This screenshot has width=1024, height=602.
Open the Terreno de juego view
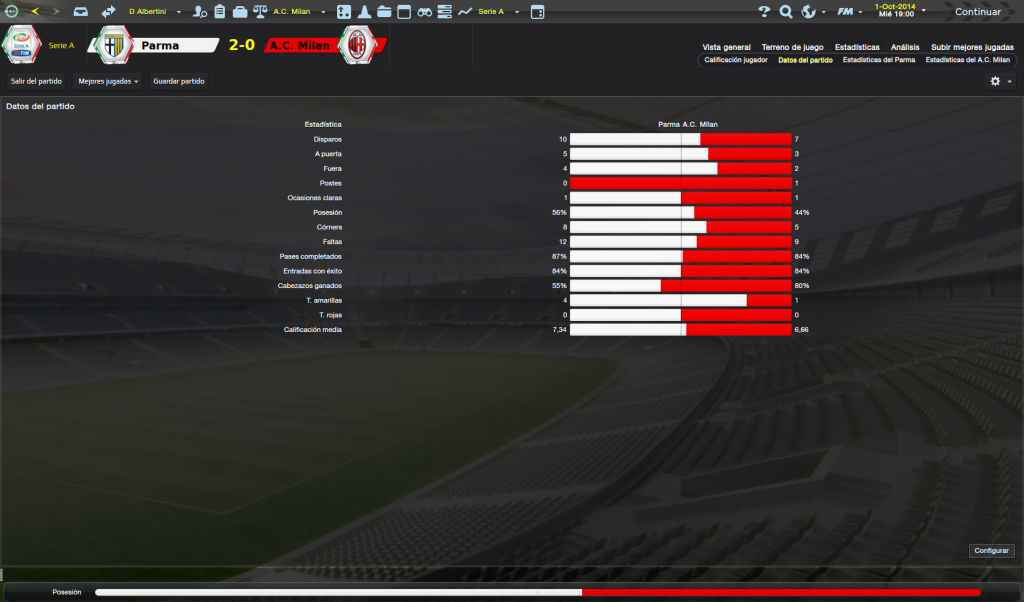tap(792, 47)
